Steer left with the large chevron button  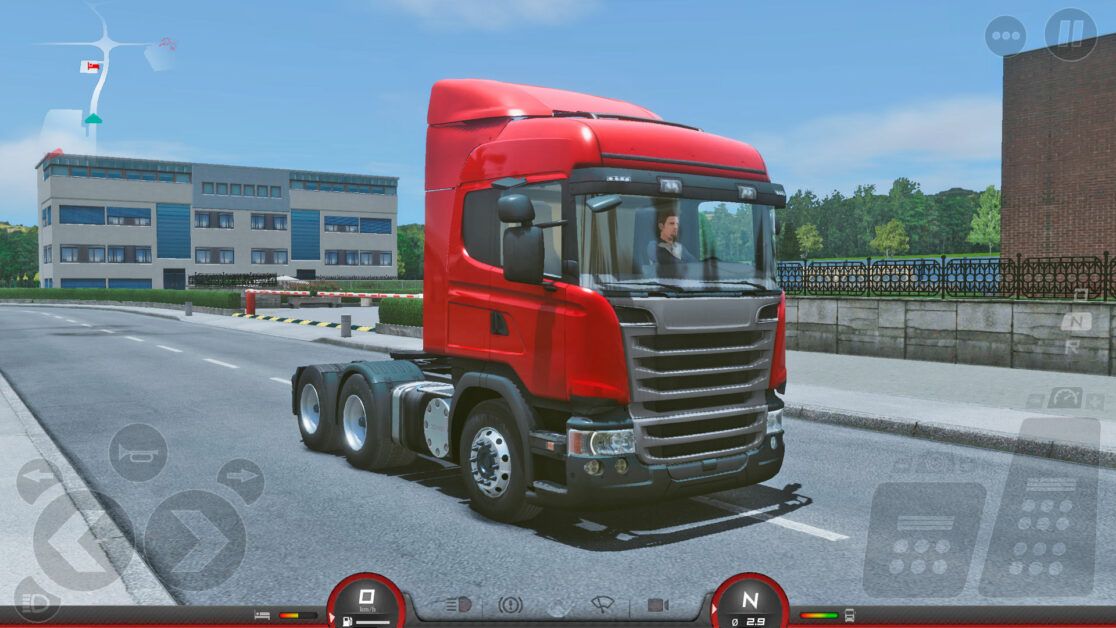(x=82, y=541)
